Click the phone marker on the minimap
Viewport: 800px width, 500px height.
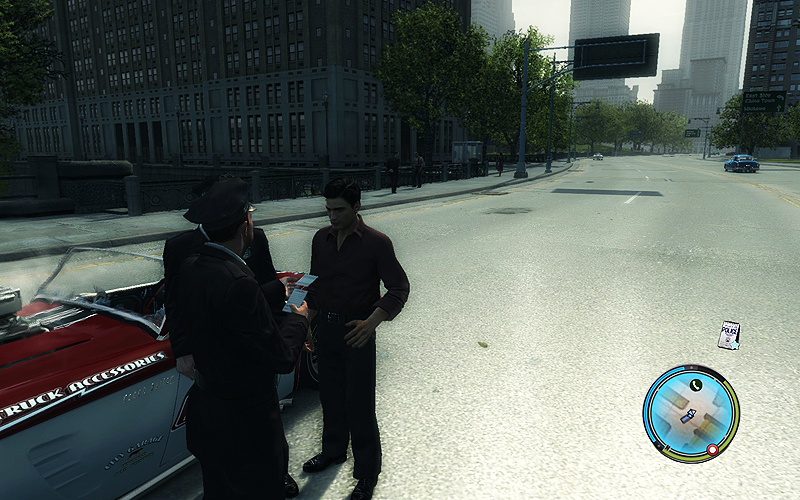(x=695, y=384)
